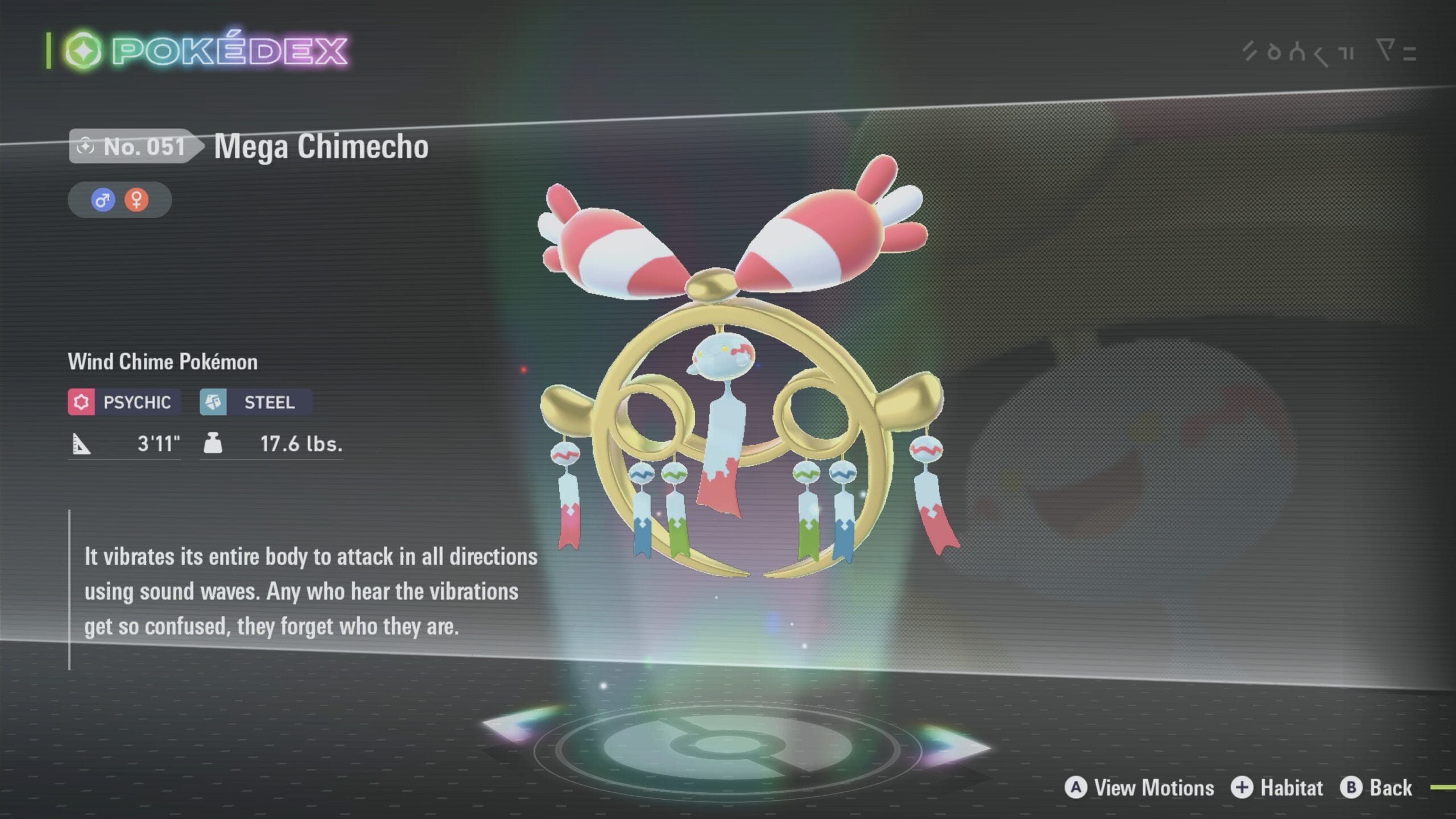Open View Motions for Mega Chimecho
The image size is (1456, 819).
pyautogui.click(x=1140, y=788)
